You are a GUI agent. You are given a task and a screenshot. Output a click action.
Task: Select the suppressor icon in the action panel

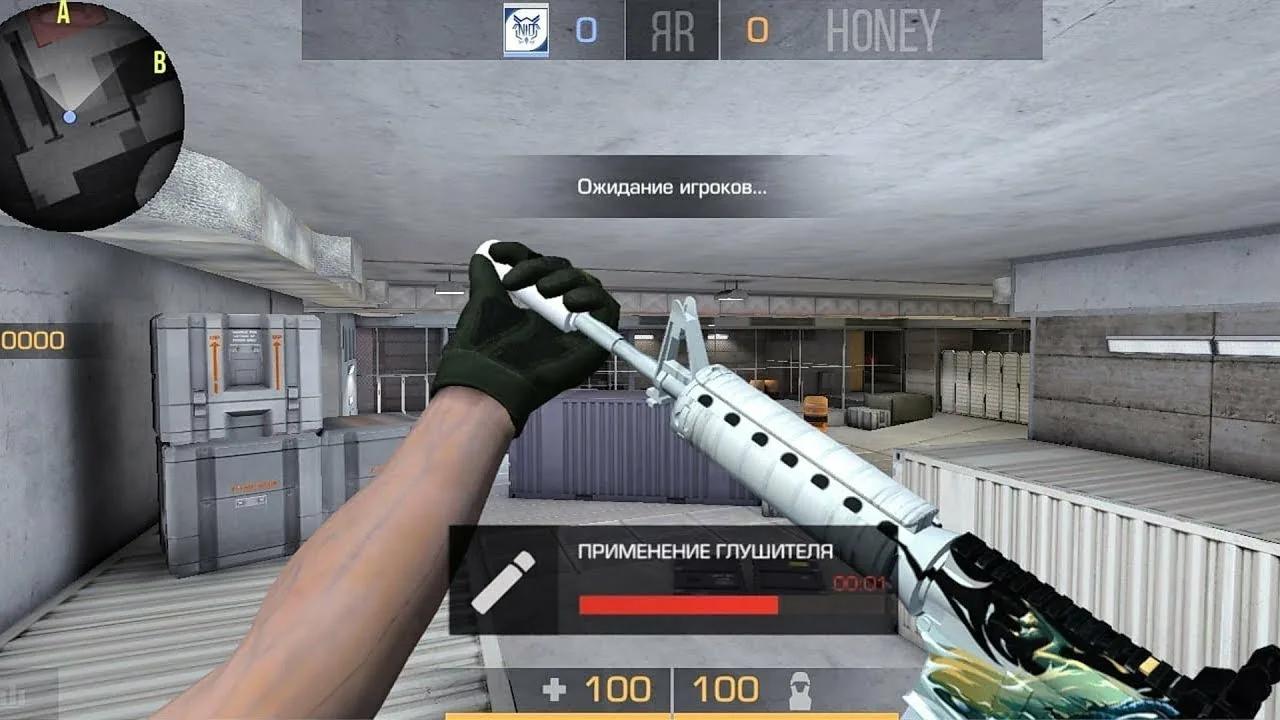click(x=505, y=580)
